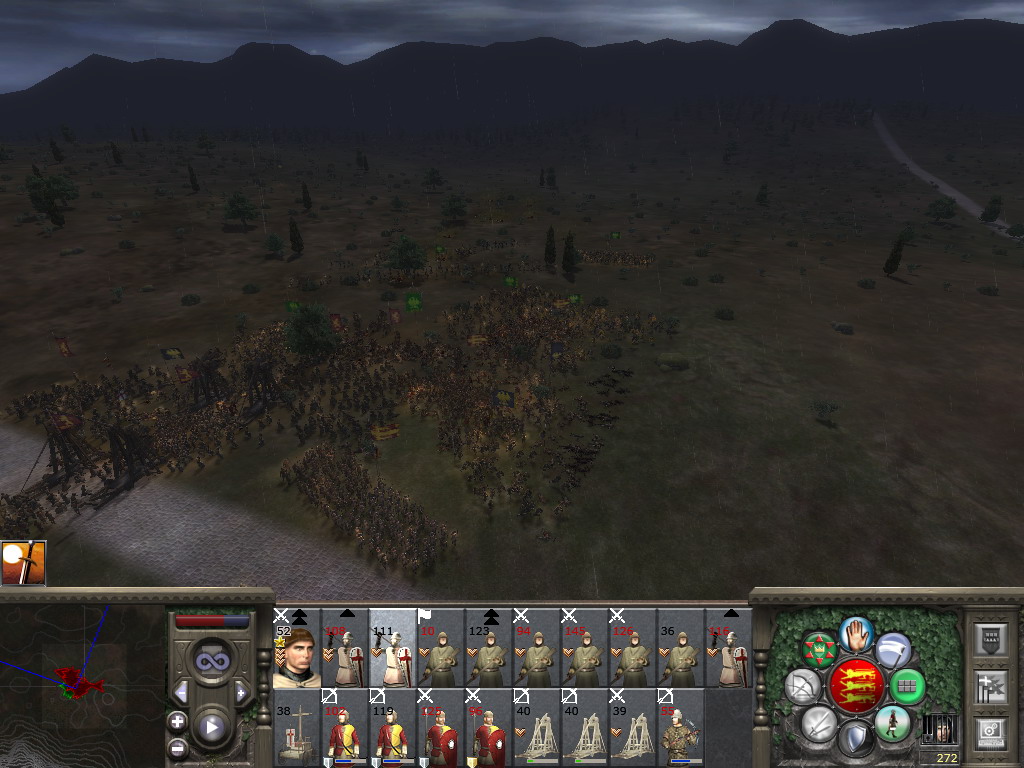The height and width of the screenshot is (768, 1024).
Task: Open game options with the gear button
Action: 990,733
